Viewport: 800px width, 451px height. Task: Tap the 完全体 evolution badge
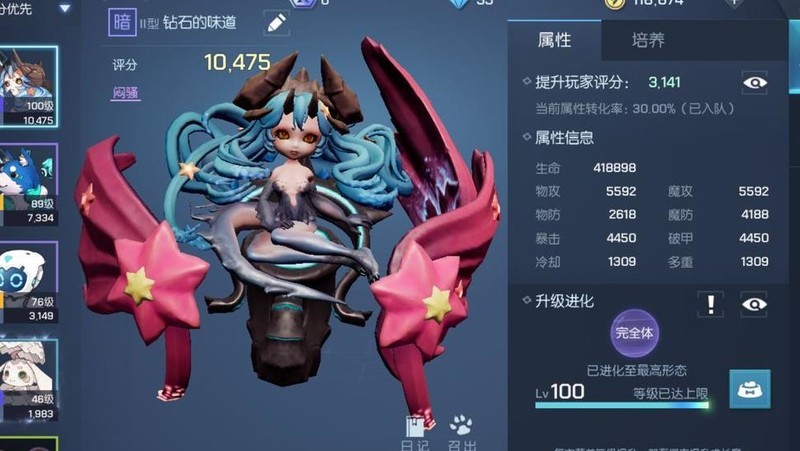click(x=634, y=333)
